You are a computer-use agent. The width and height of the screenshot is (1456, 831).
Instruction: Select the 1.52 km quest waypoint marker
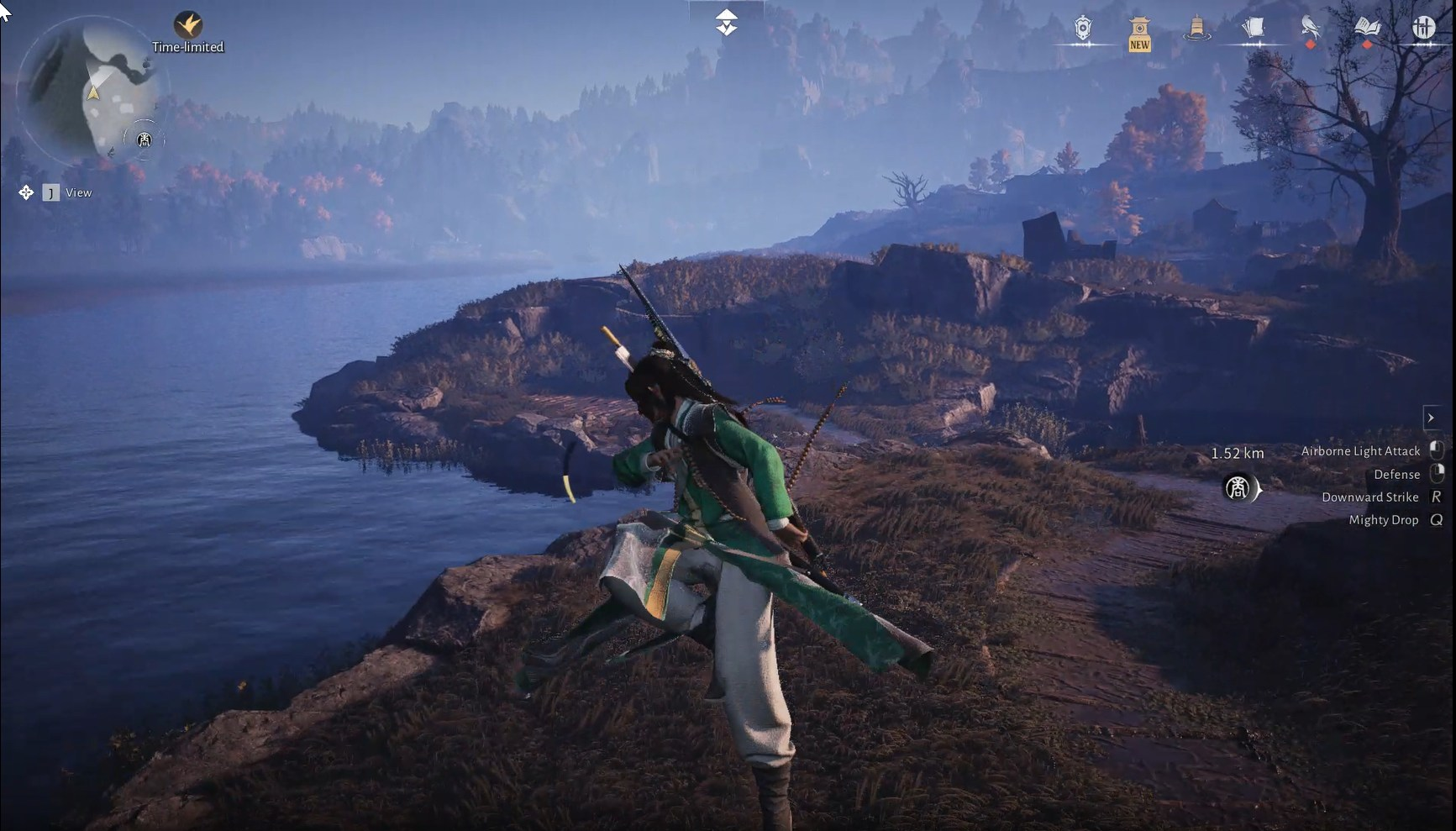click(1238, 488)
